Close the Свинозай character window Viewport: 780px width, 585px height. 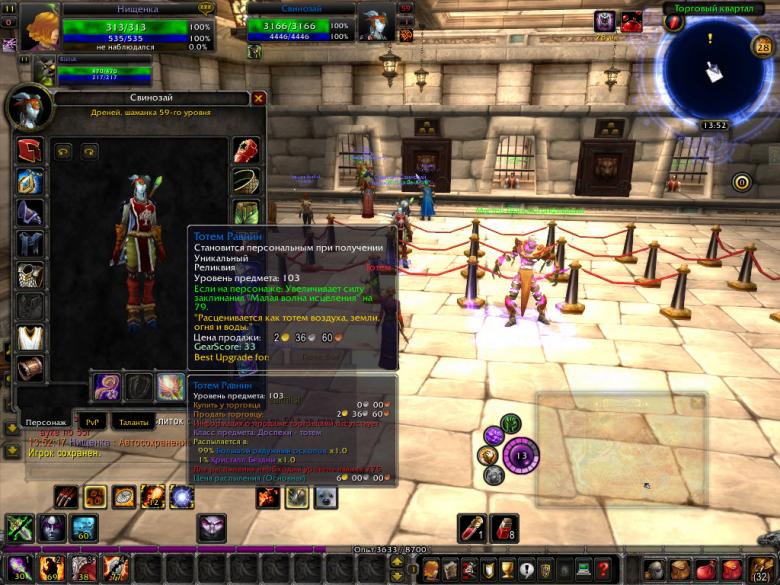259,99
